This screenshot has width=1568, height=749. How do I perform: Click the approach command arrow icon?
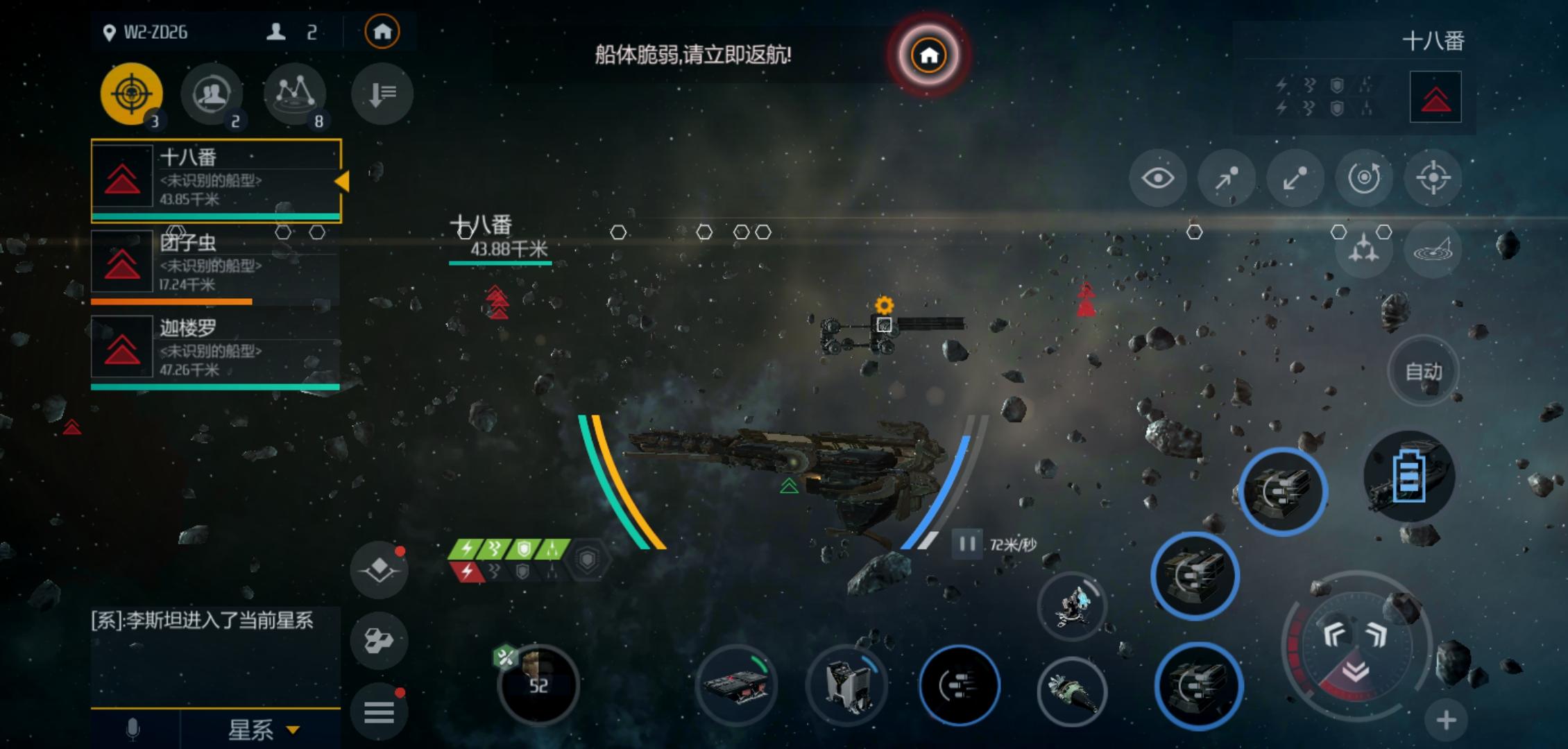[x=1226, y=178]
